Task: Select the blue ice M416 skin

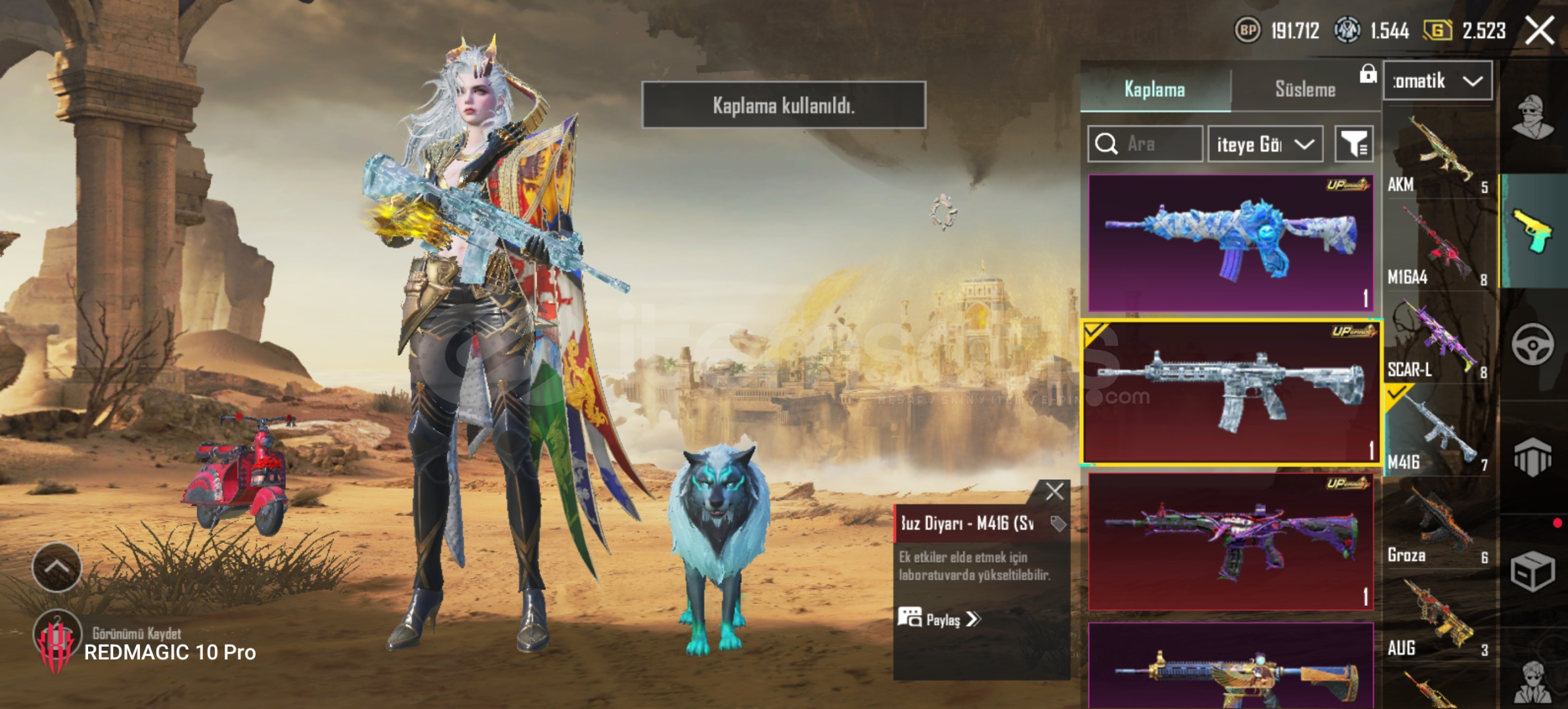Action: (x=1230, y=243)
